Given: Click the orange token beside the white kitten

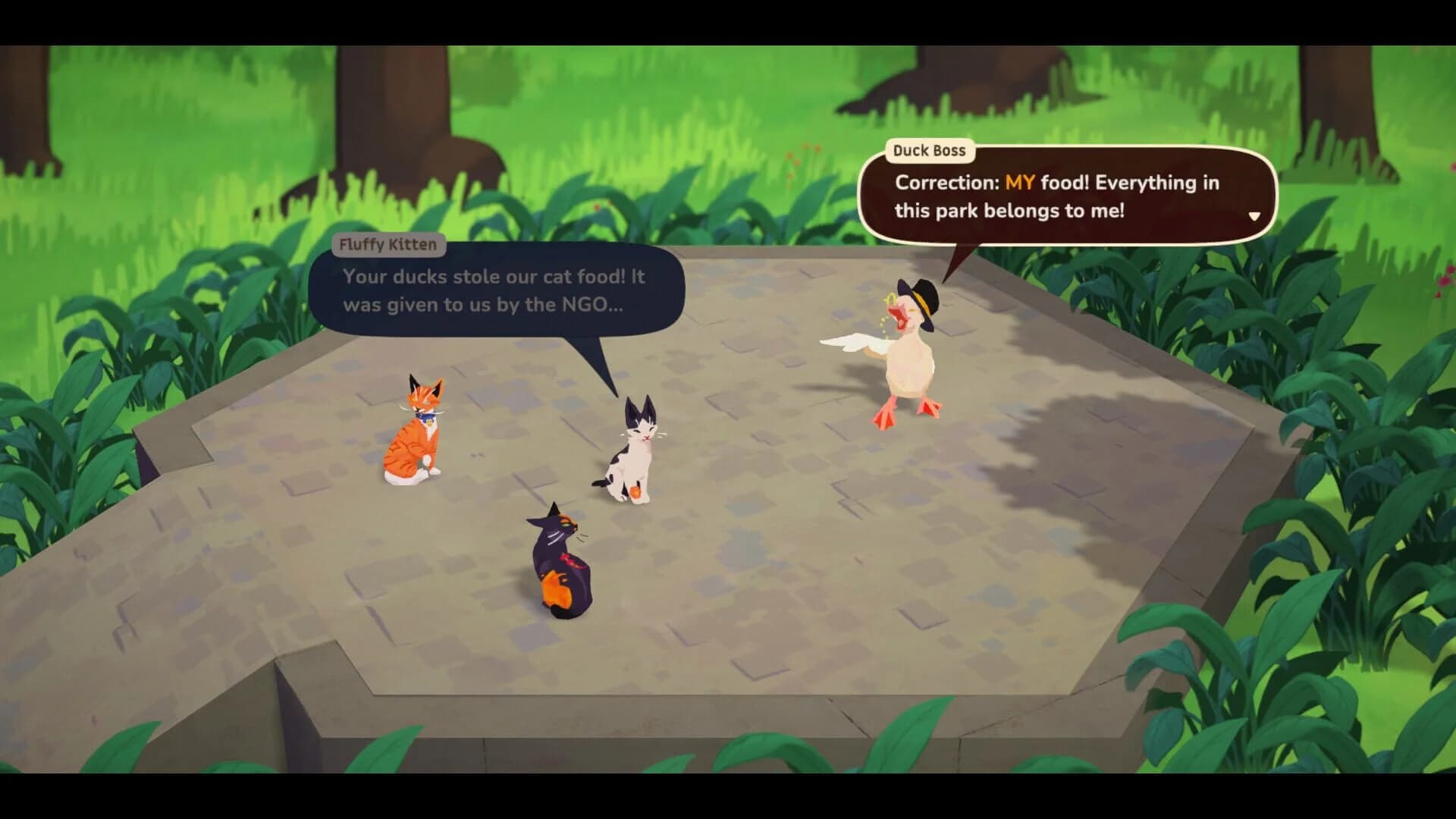Looking at the screenshot, I should (635, 493).
